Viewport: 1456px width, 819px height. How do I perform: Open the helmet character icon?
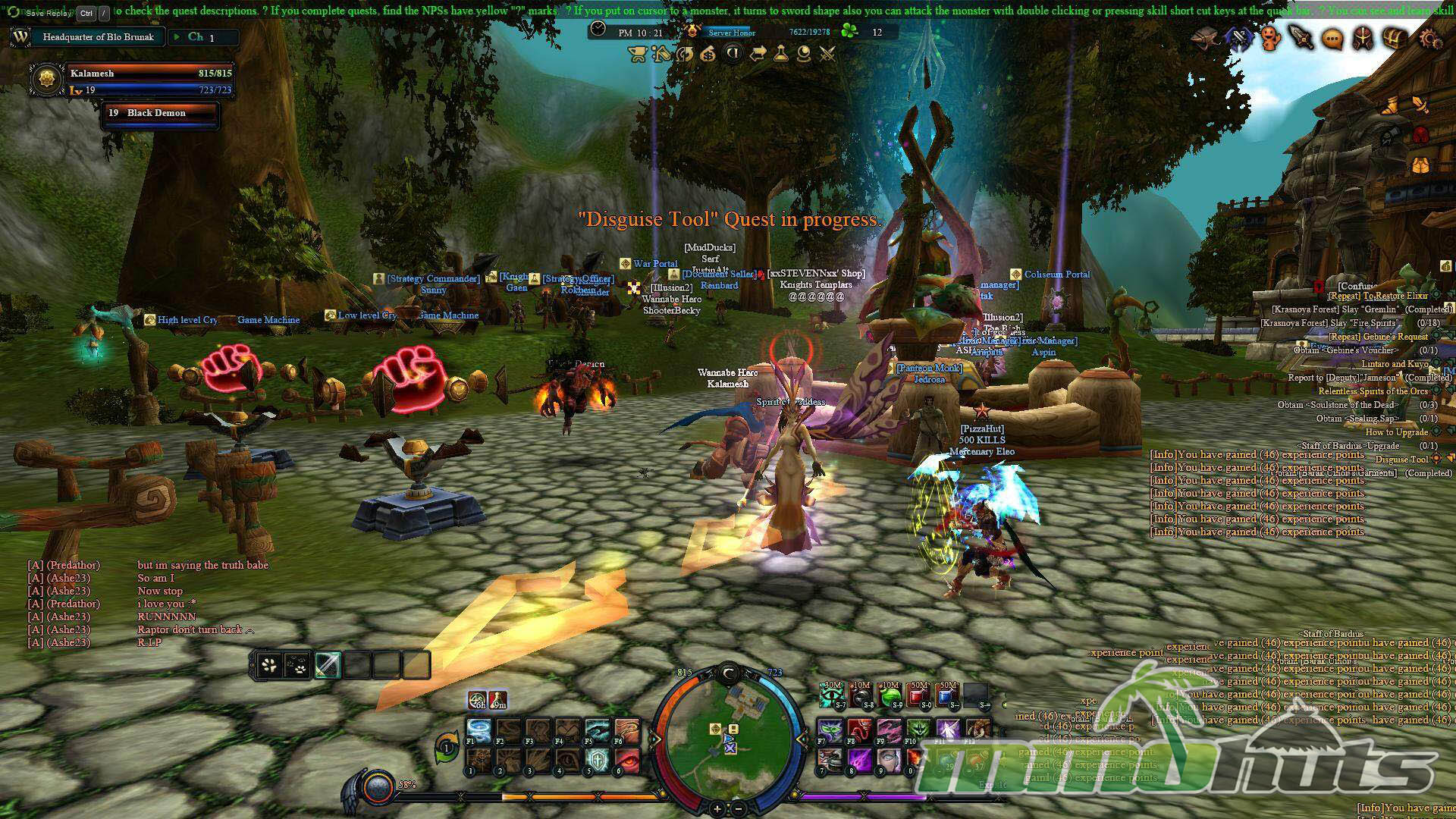[1363, 38]
